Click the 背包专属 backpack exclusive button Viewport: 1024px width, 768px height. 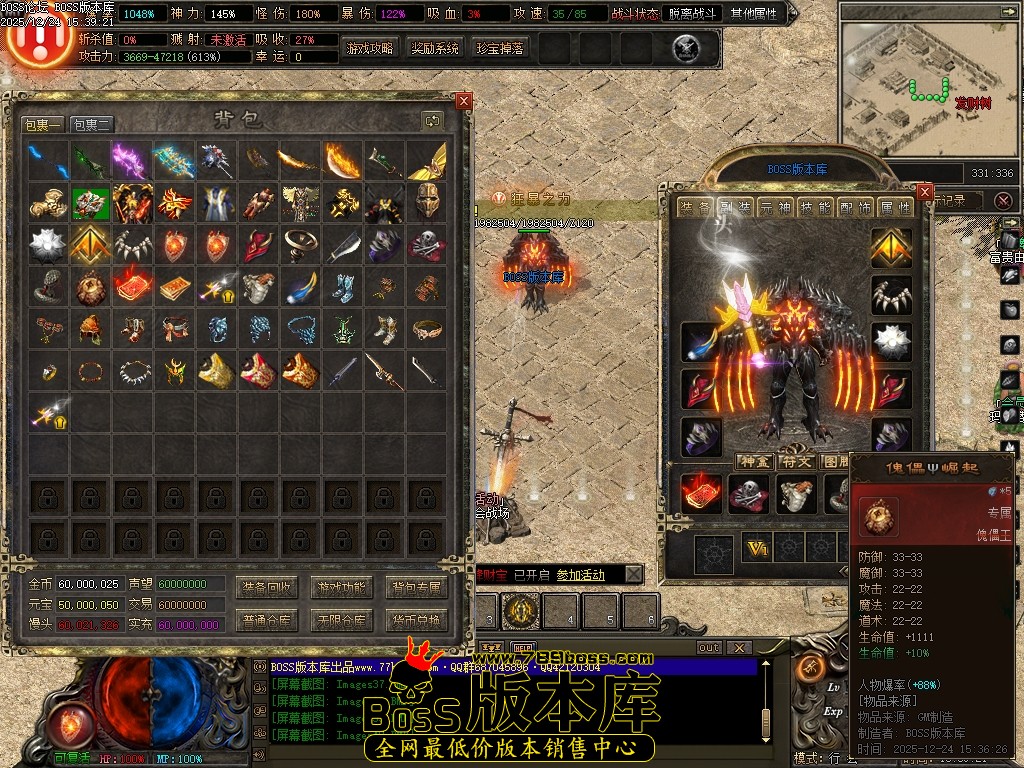tap(415, 587)
